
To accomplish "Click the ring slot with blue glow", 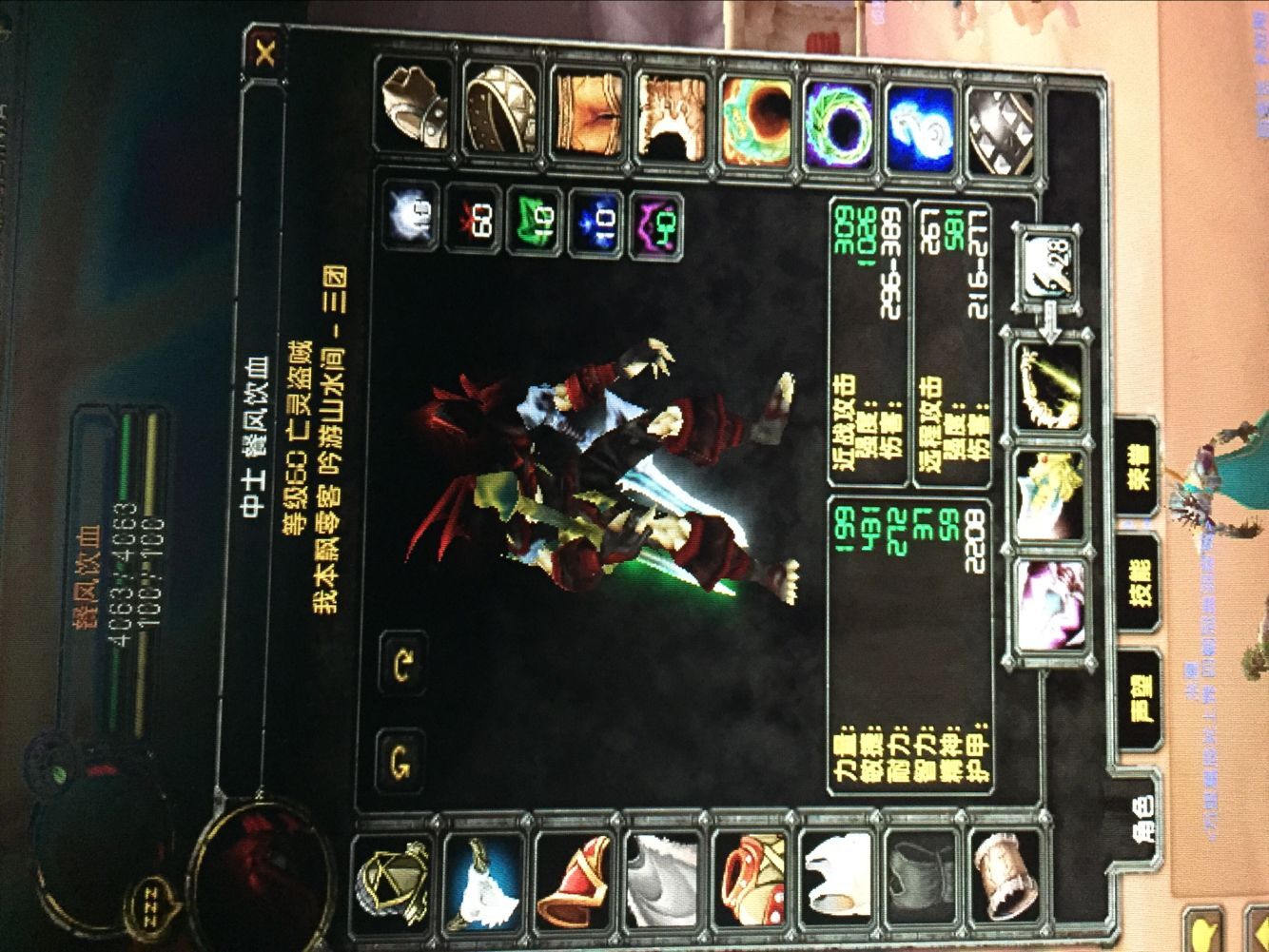I will [x=918, y=112].
